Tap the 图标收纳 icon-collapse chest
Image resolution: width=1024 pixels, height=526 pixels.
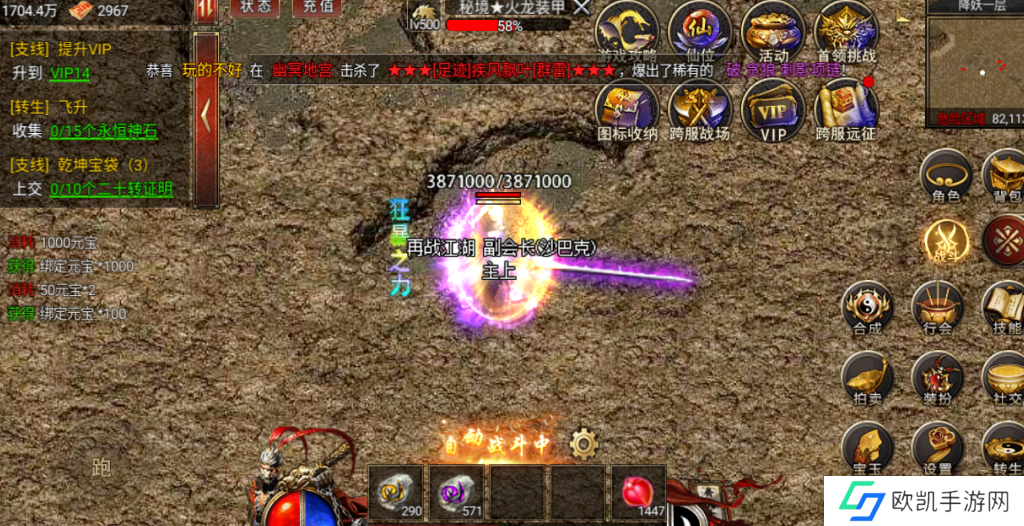click(x=627, y=108)
